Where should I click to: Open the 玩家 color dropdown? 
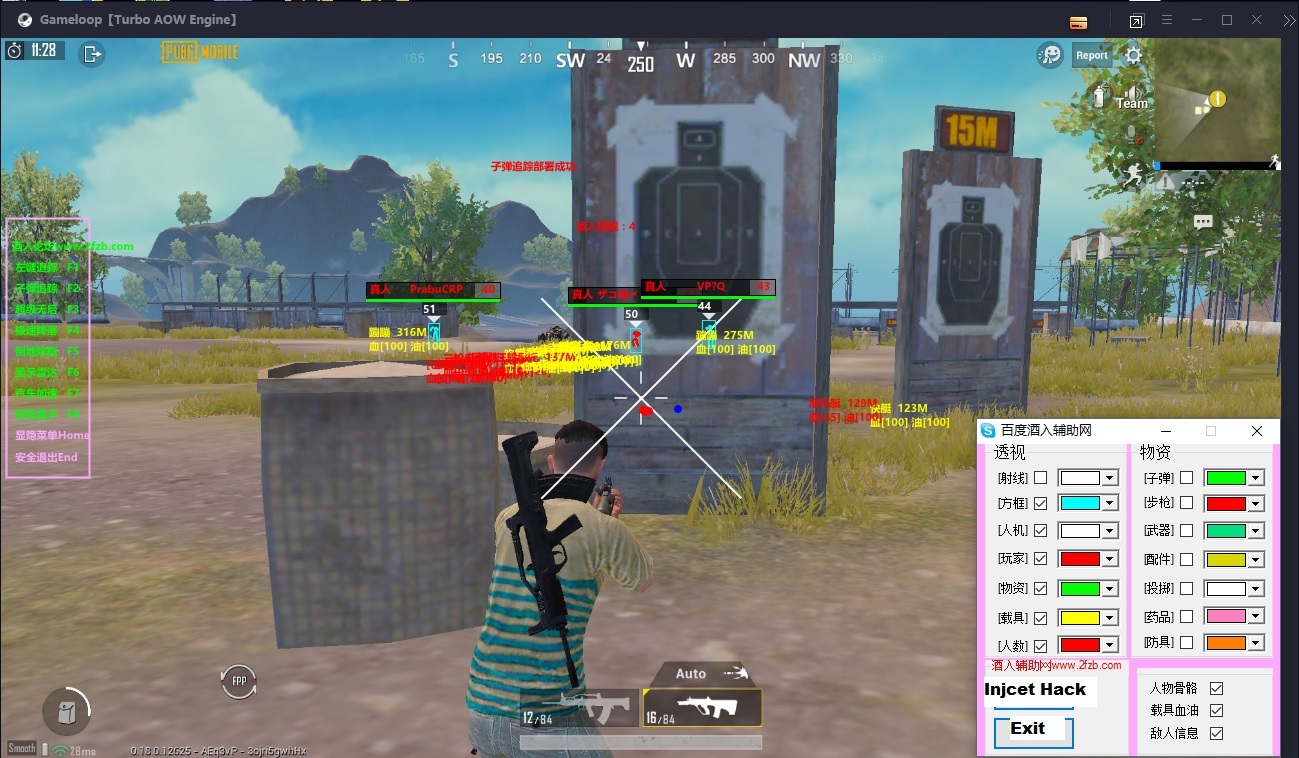[x=1109, y=559]
